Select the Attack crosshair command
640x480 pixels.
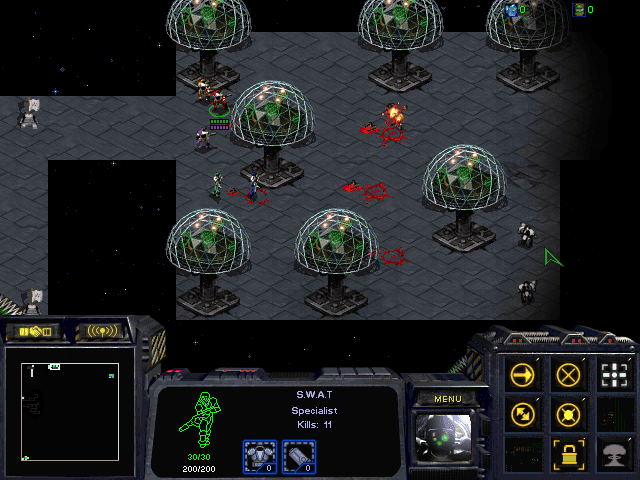click(x=615, y=375)
